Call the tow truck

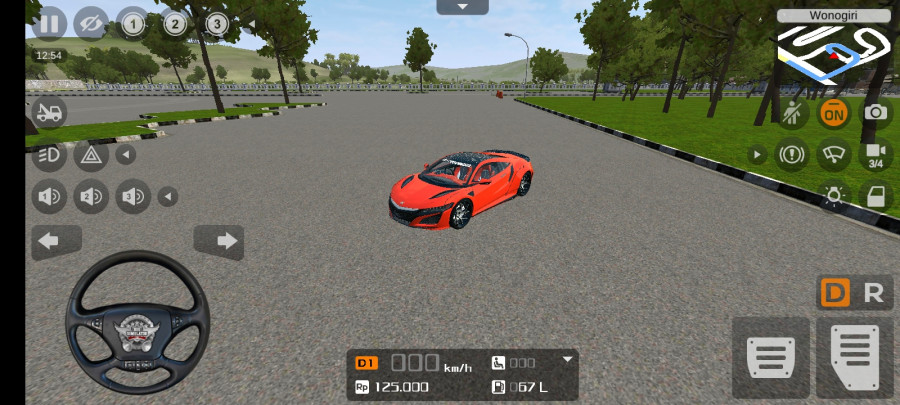48,112
